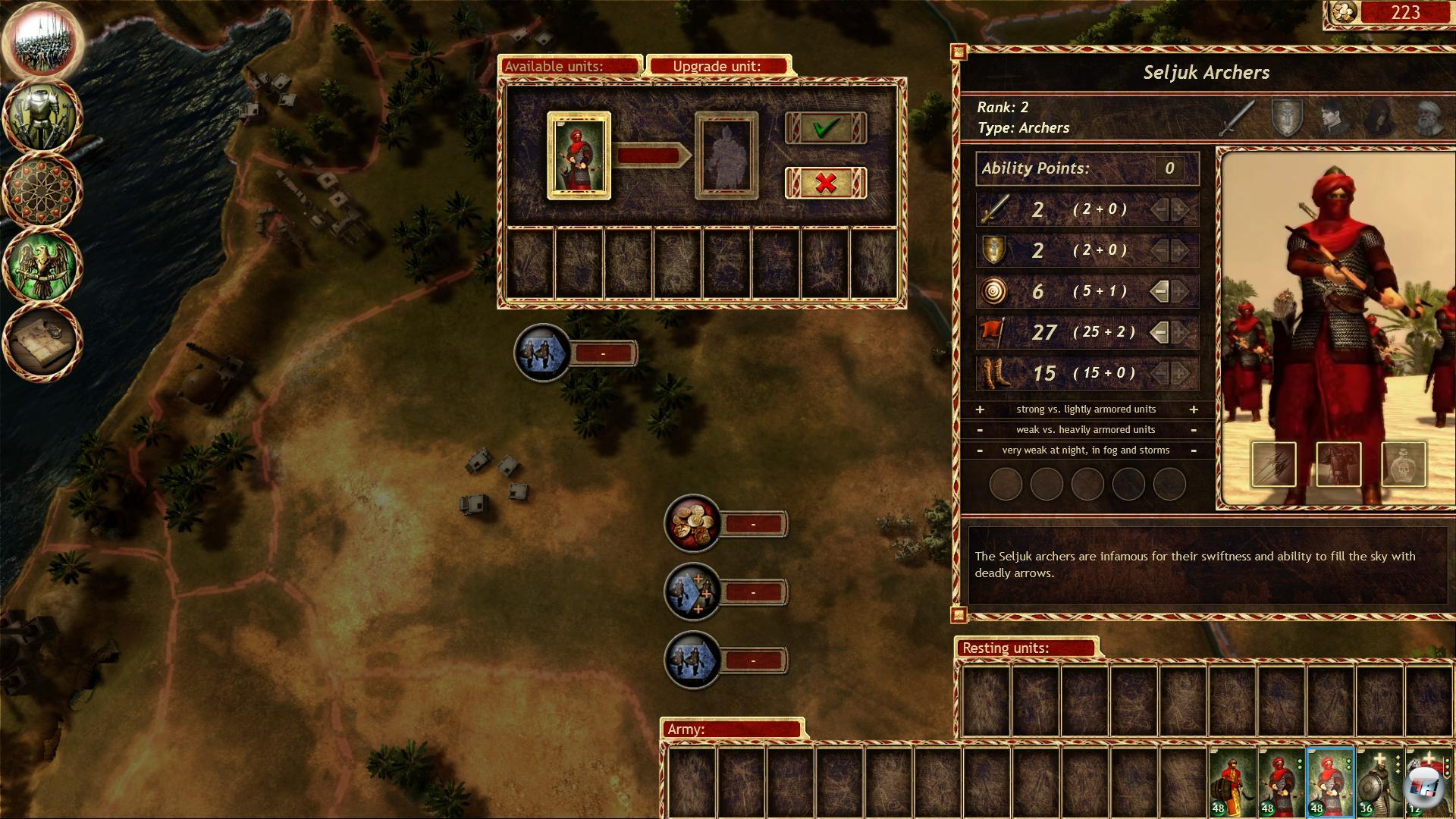This screenshot has height=819, width=1456.
Task: Open the armored knight menu icon
Action: point(43,116)
